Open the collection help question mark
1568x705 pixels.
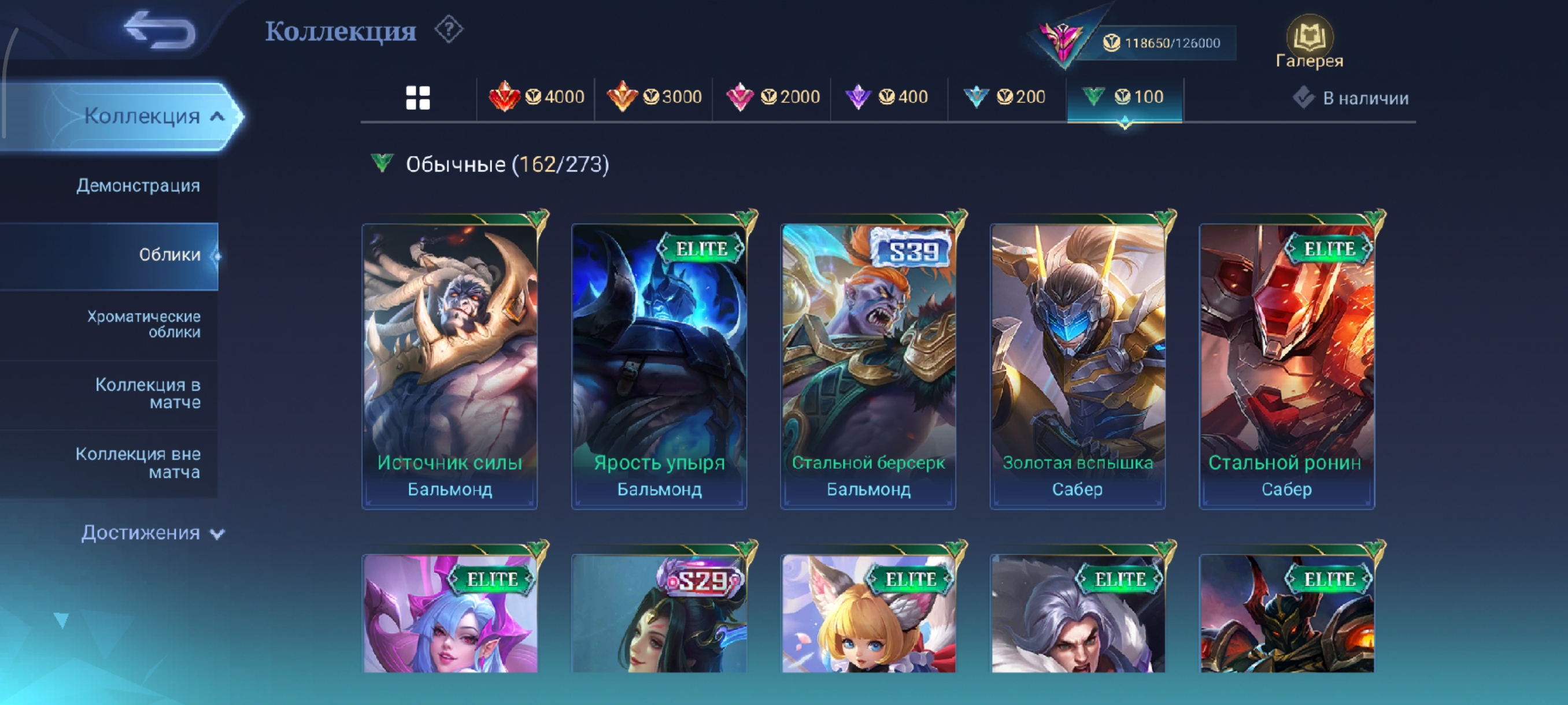(449, 30)
